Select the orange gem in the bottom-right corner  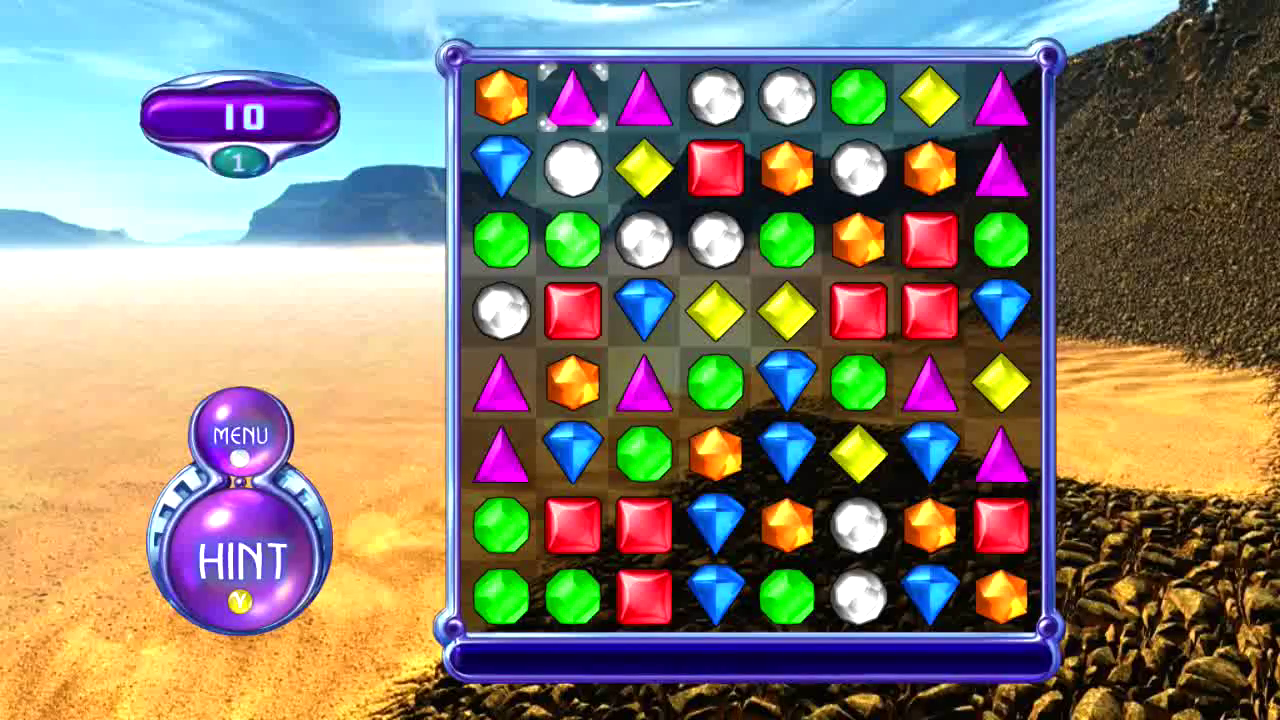(1000, 595)
